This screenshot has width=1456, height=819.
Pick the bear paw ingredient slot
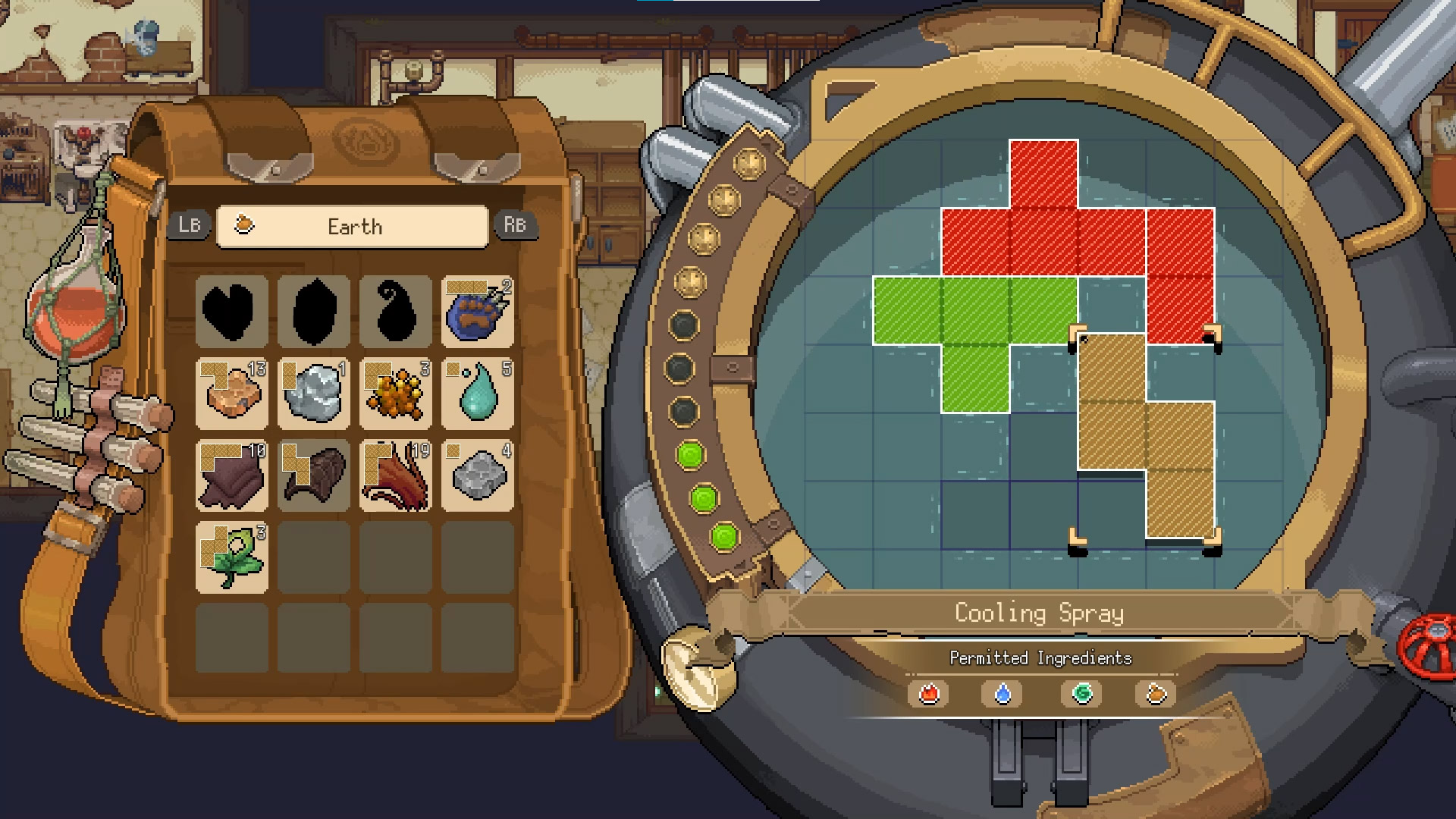point(478,312)
